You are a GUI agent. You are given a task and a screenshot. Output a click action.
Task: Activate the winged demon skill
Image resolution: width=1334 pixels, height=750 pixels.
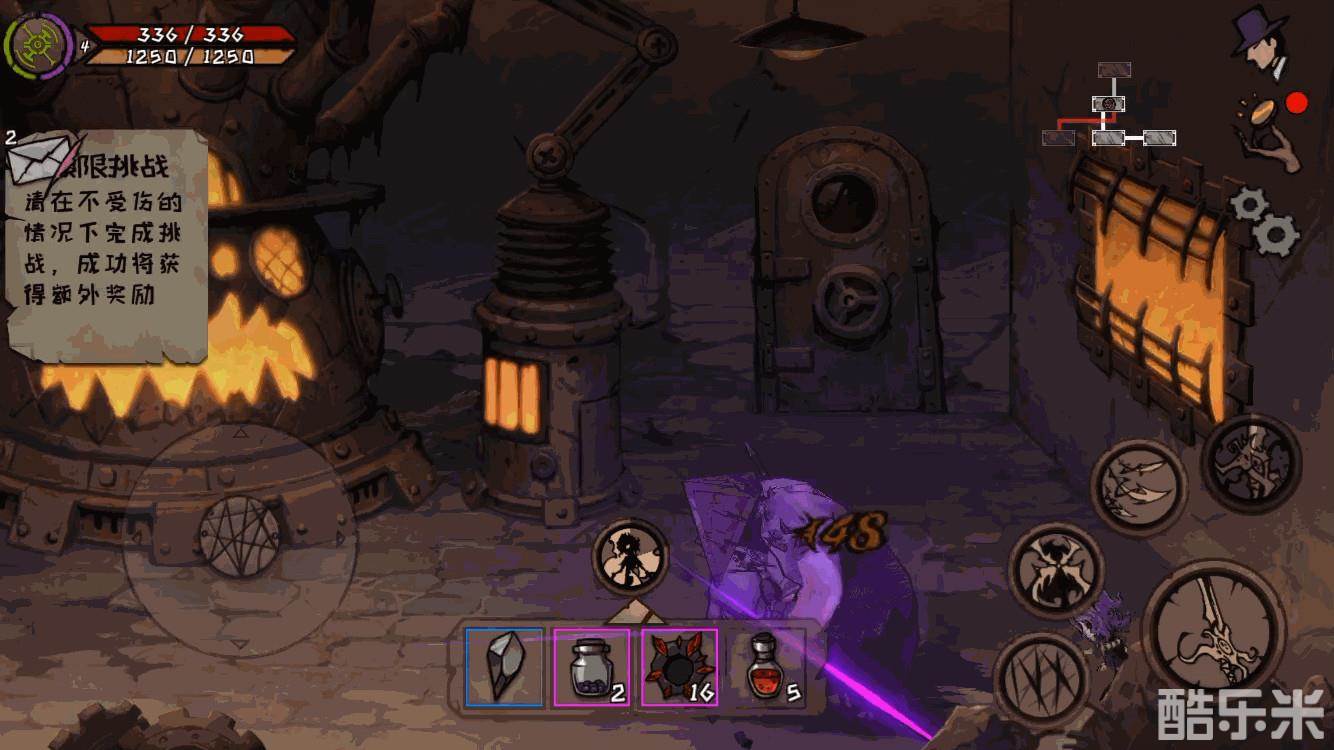pyautogui.click(x=1054, y=570)
